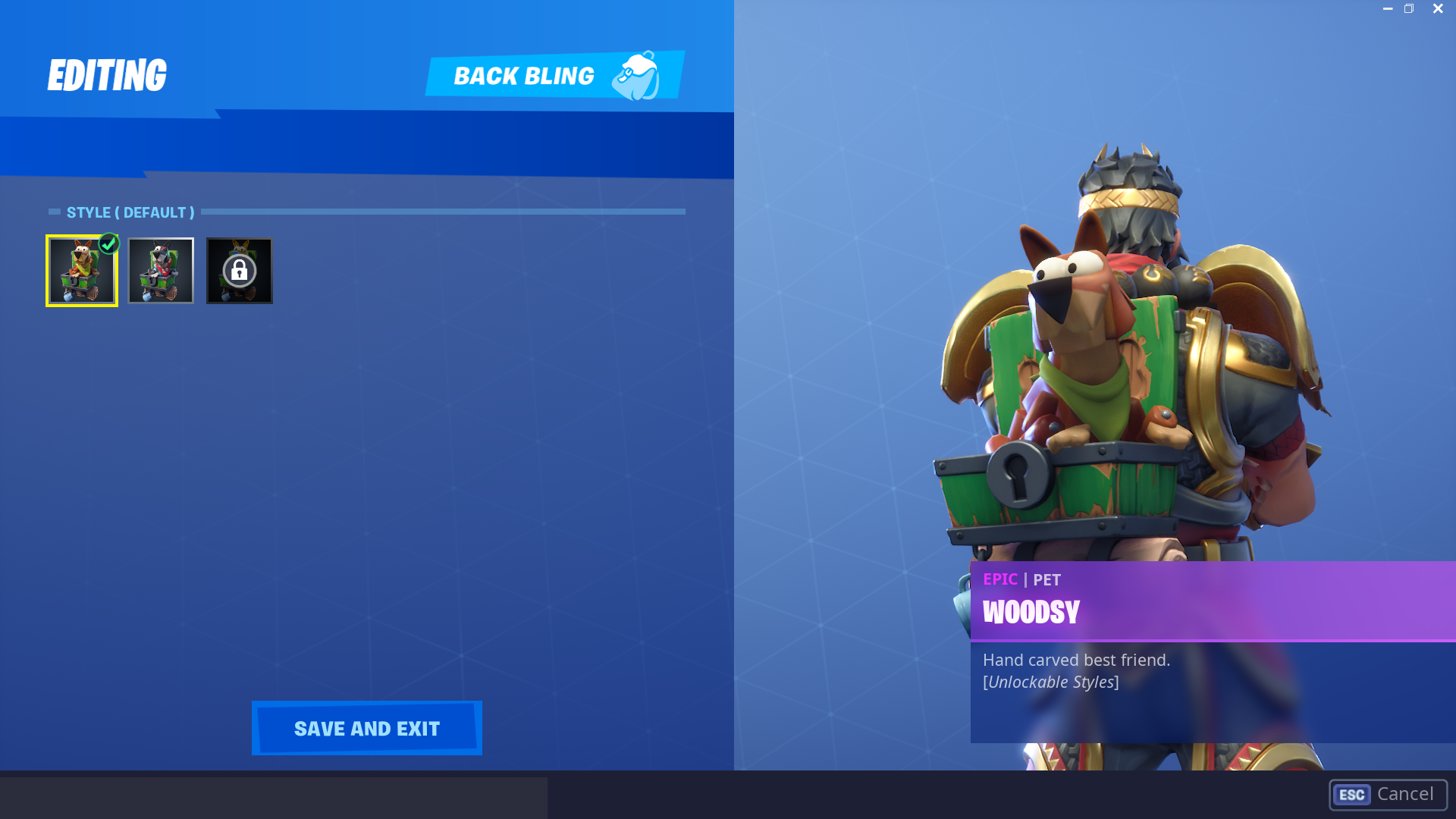This screenshot has height=819, width=1456.
Task: Click the EPIC | PET rarity tag
Action: point(1021,579)
